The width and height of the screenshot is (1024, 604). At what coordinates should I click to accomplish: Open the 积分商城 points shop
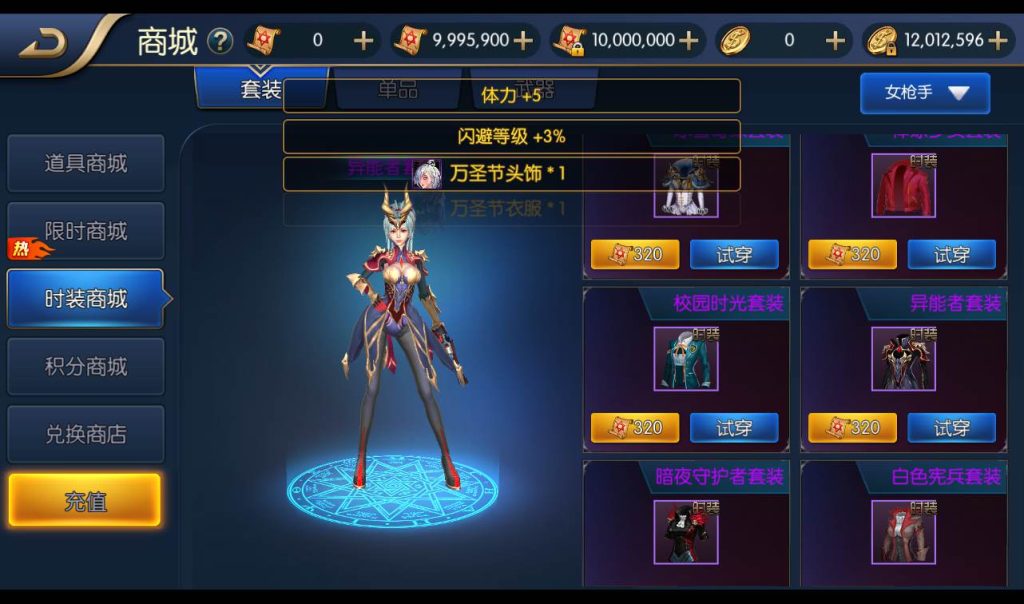tap(85, 367)
